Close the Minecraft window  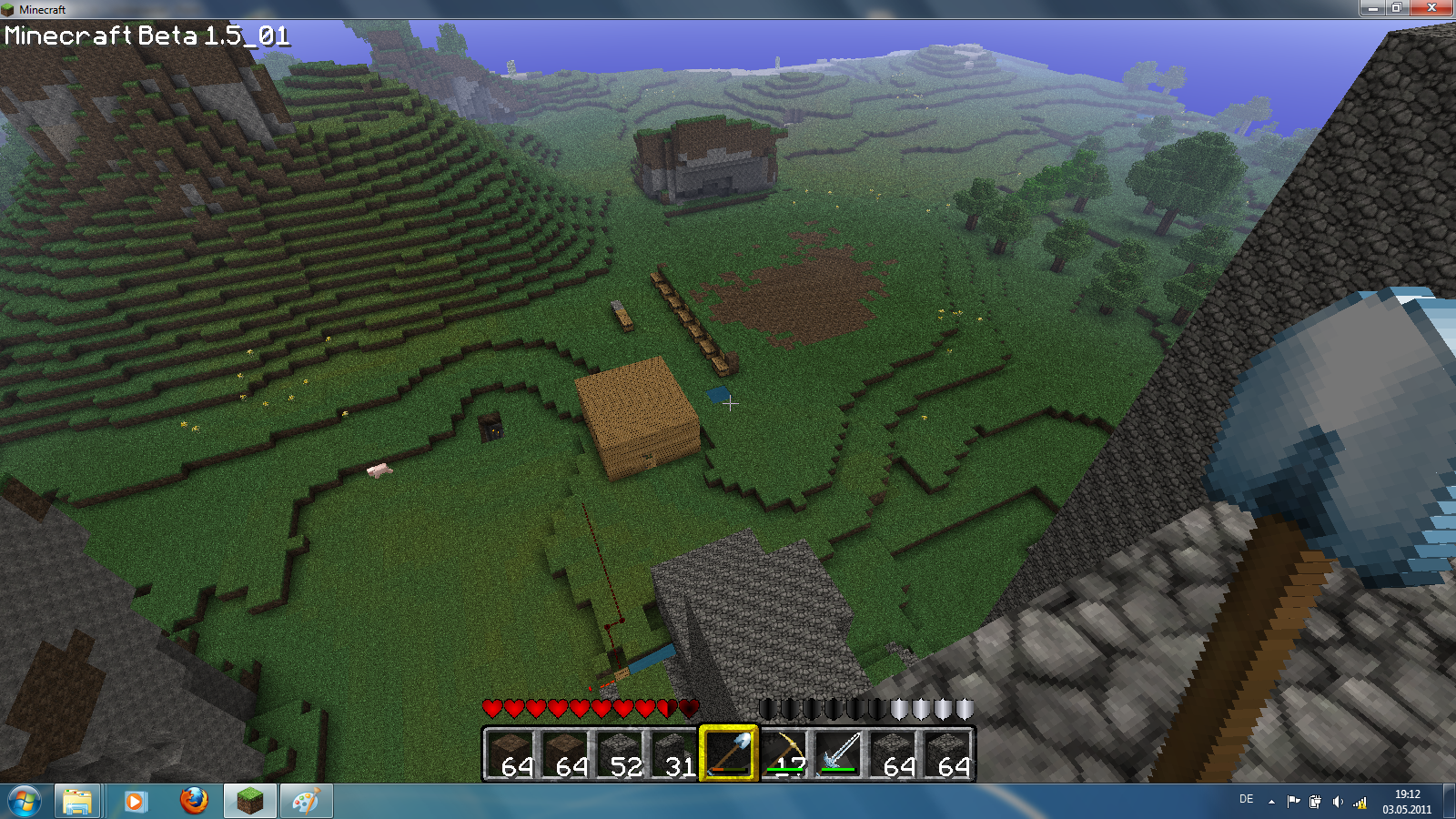[1431, 8]
